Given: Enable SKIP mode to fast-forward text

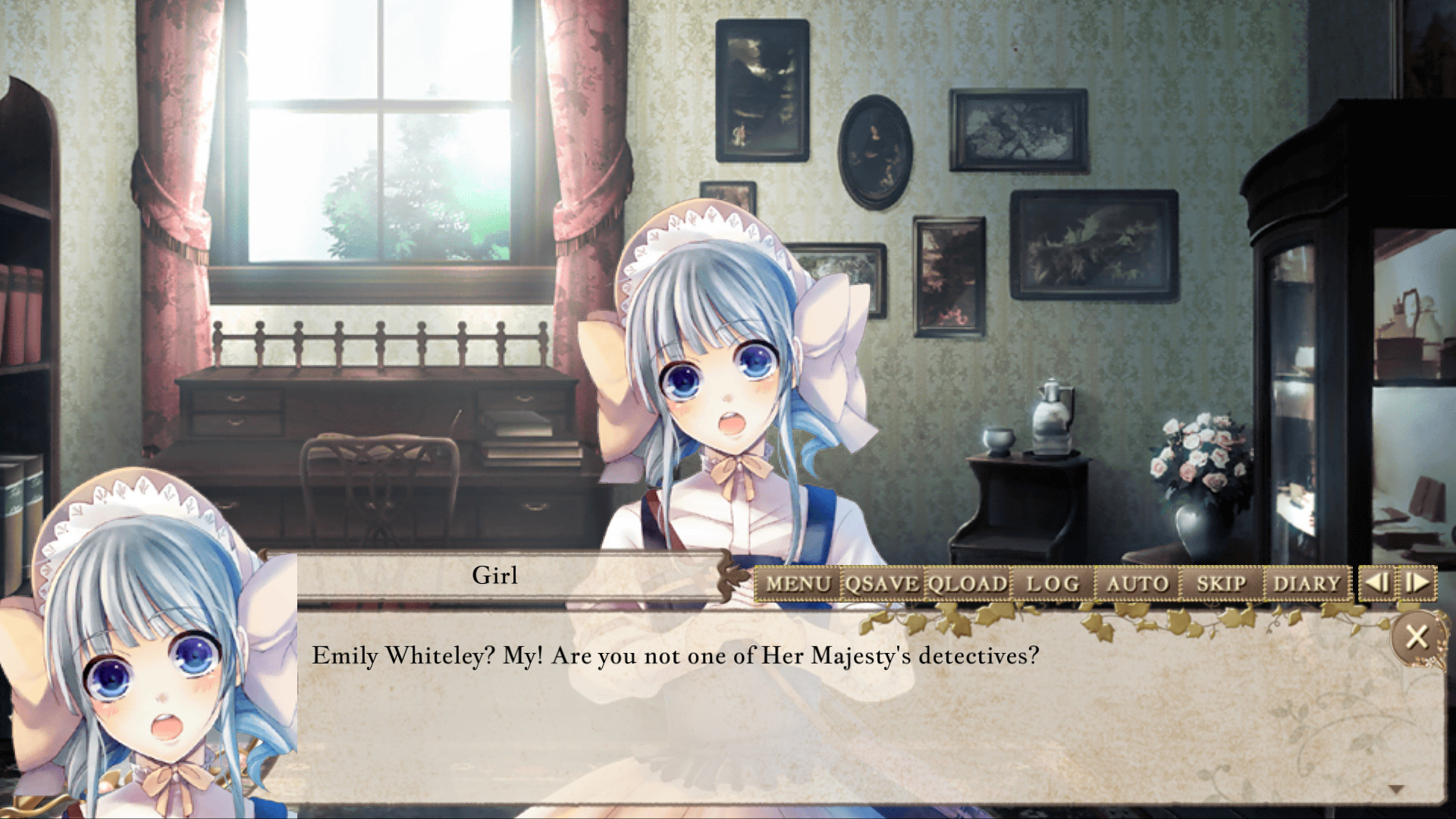Looking at the screenshot, I should 1221,584.
